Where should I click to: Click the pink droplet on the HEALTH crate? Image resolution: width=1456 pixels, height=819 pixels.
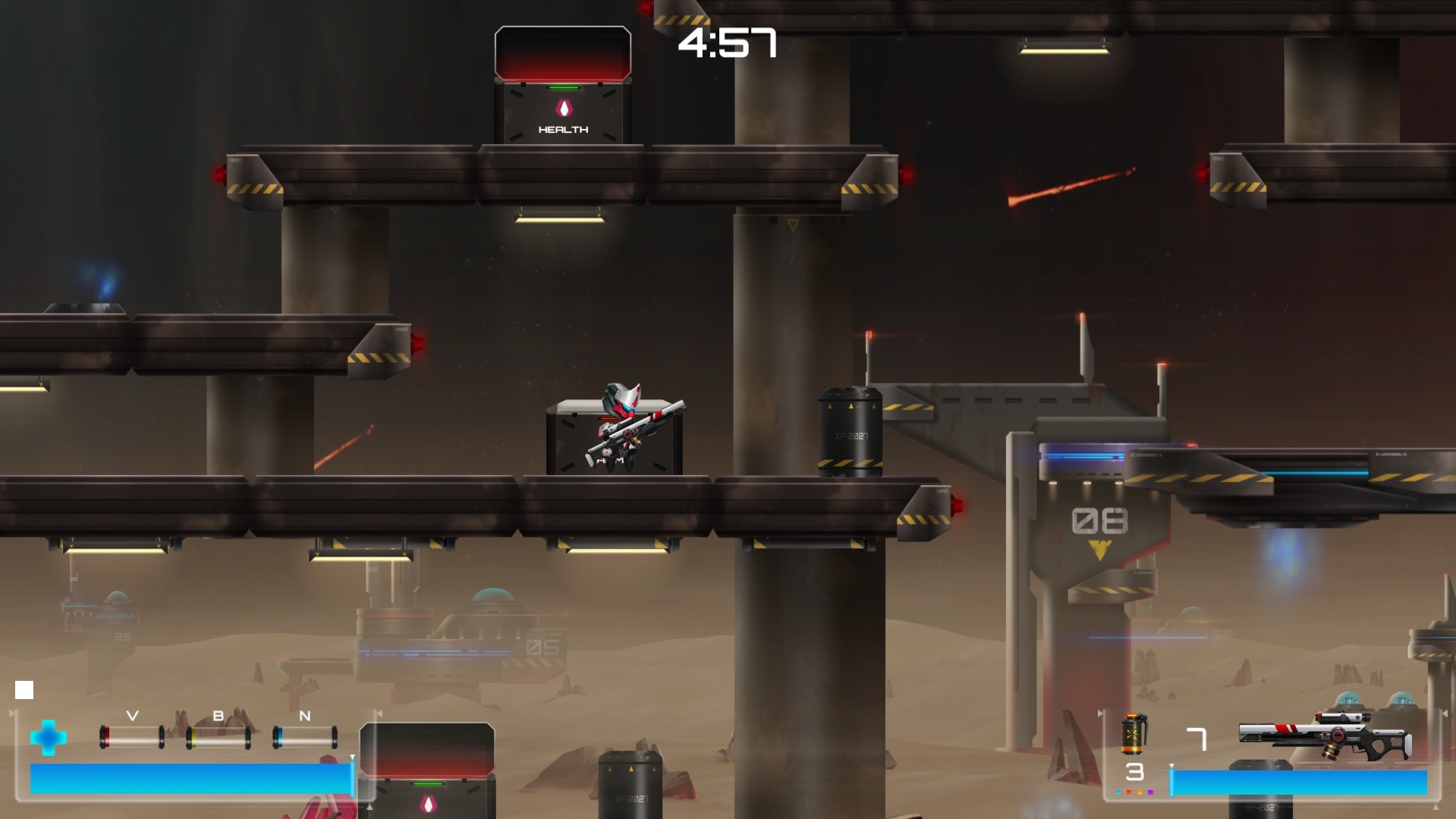[x=566, y=107]
